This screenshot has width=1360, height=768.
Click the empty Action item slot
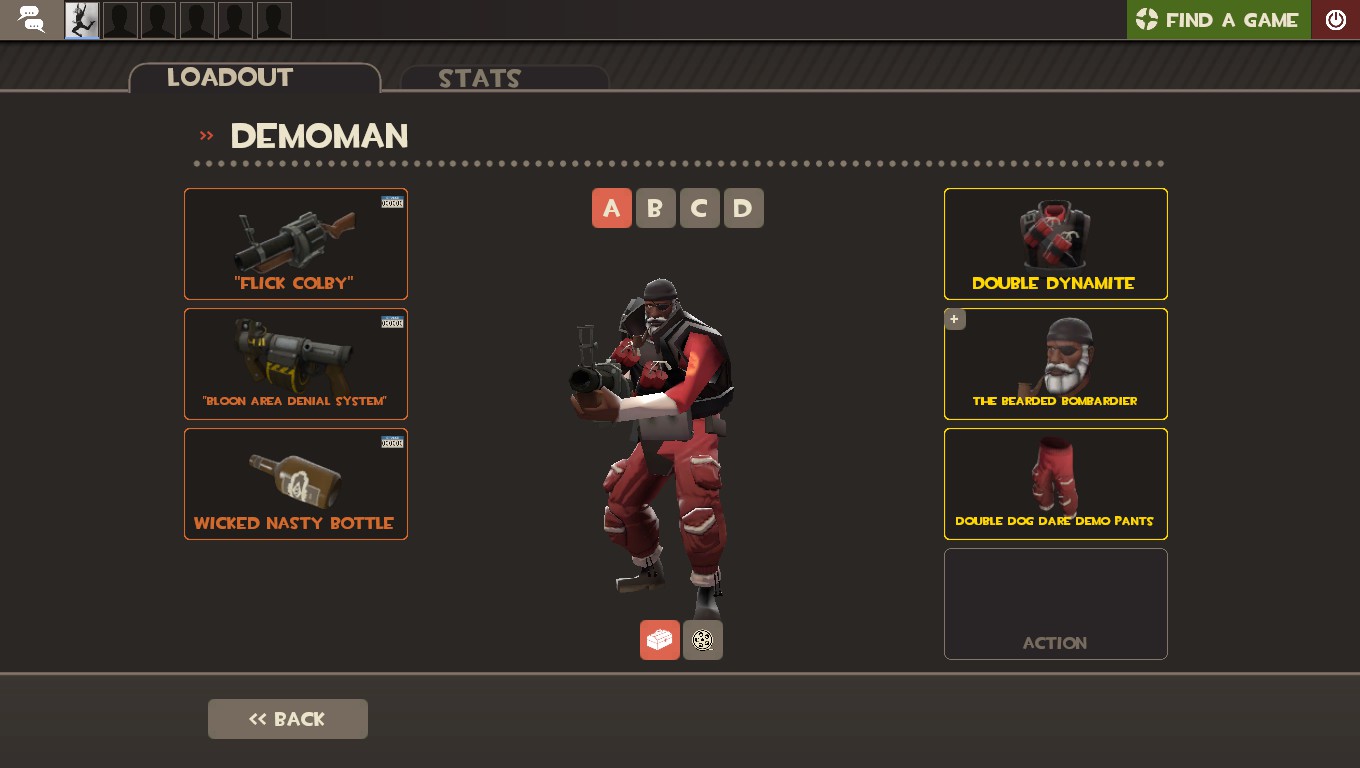click(1055, 603)
